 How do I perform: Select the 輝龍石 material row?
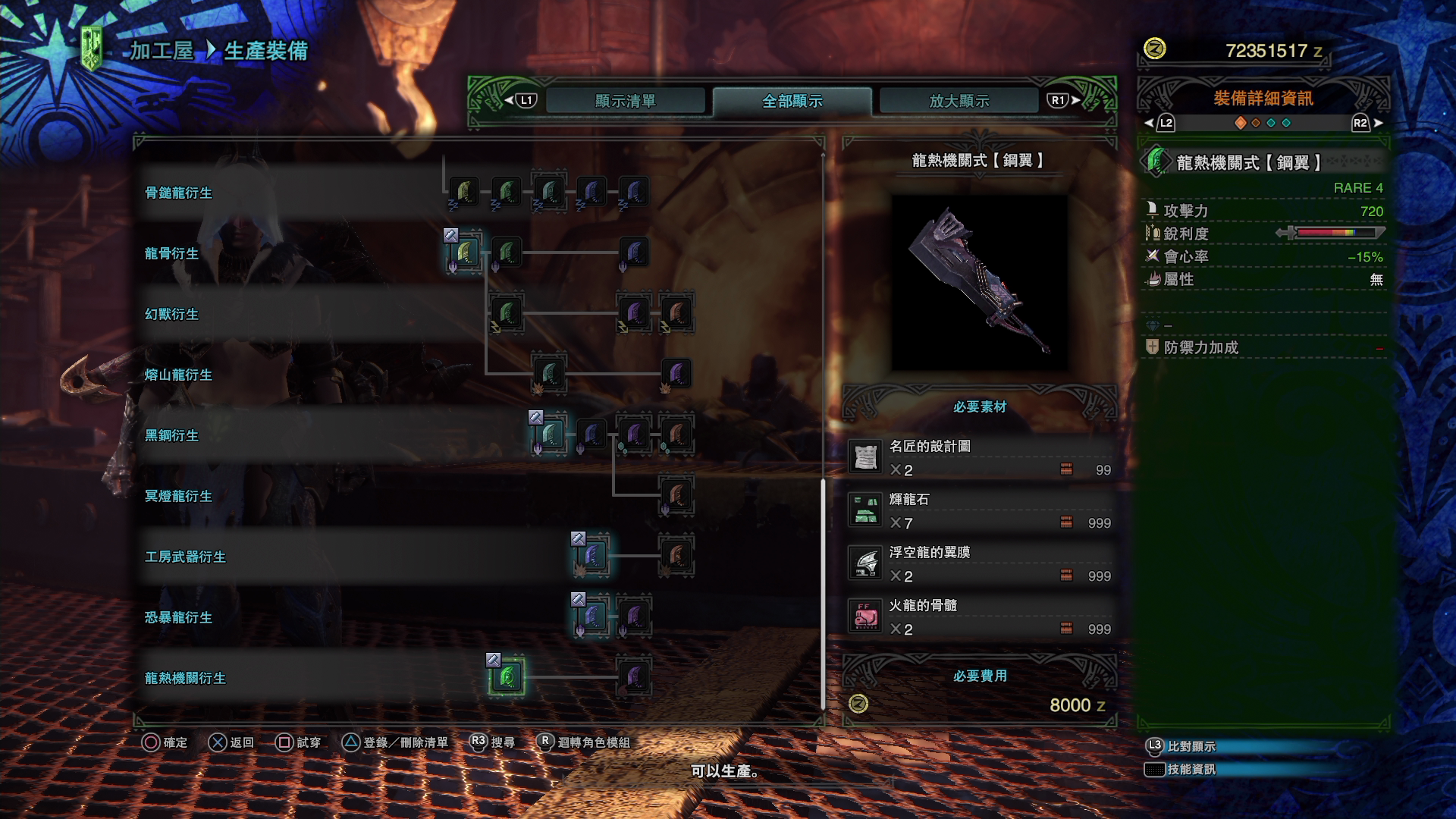(x=980, y=511)
